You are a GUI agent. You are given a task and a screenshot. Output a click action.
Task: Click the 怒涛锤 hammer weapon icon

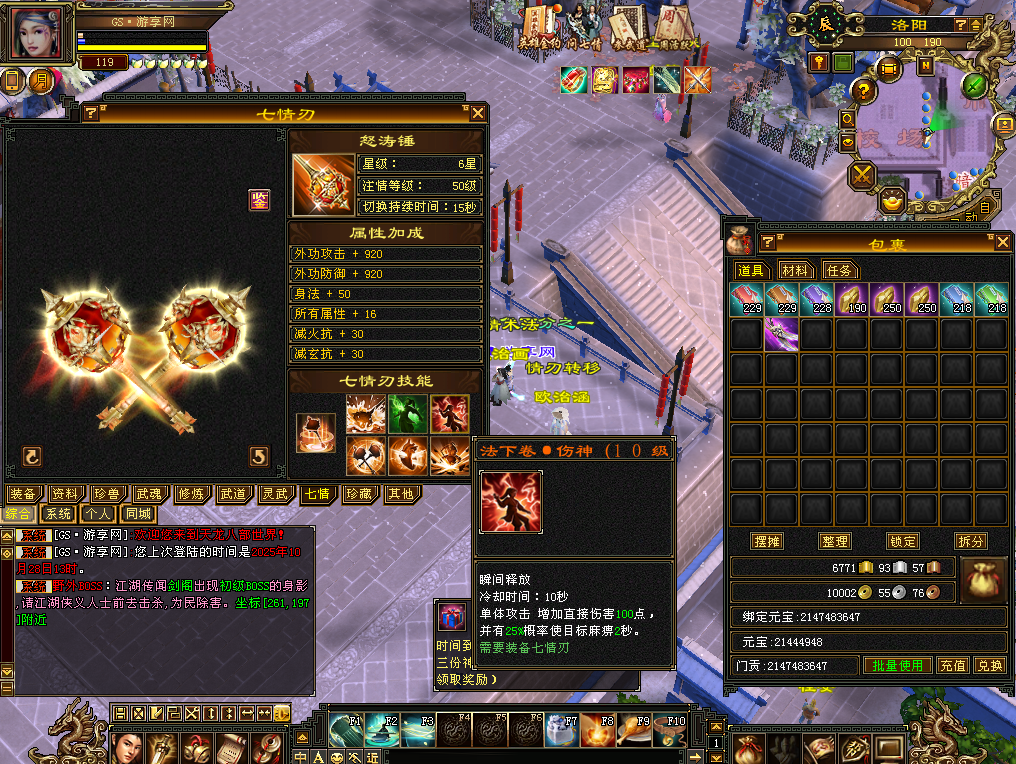(x=323, y=185)
